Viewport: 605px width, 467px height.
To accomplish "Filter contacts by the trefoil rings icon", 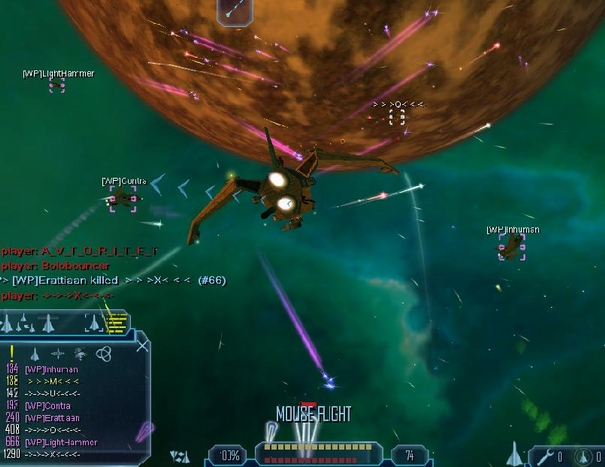I will click(102, 354).
